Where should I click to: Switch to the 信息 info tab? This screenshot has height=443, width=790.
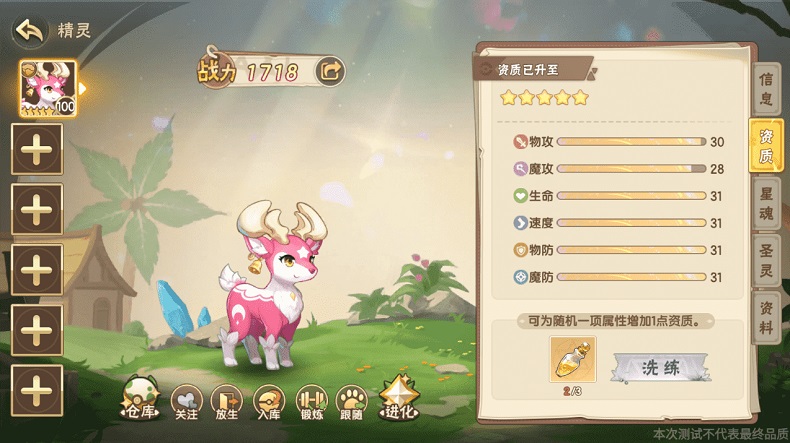[x=766, y=88]
